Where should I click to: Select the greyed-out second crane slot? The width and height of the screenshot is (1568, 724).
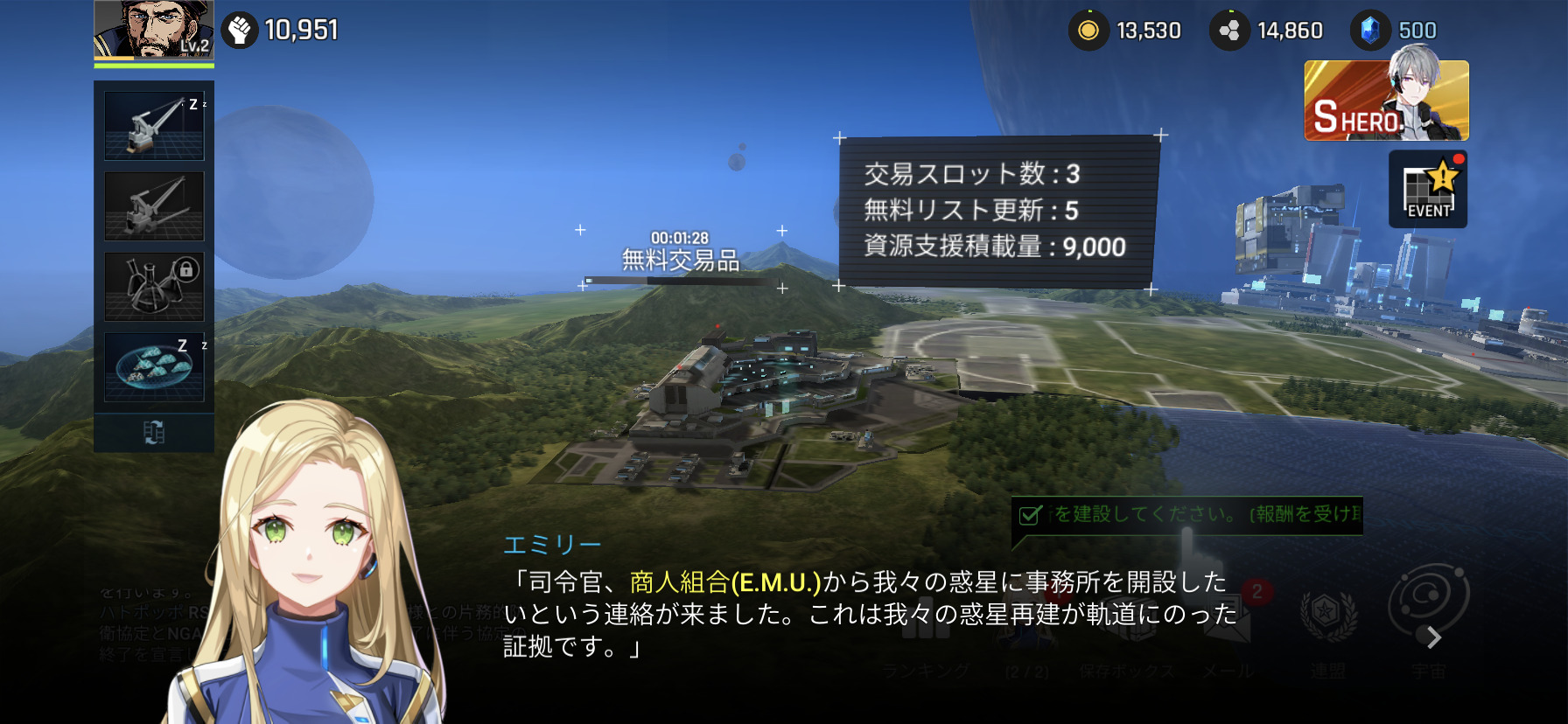pos(154,206)
